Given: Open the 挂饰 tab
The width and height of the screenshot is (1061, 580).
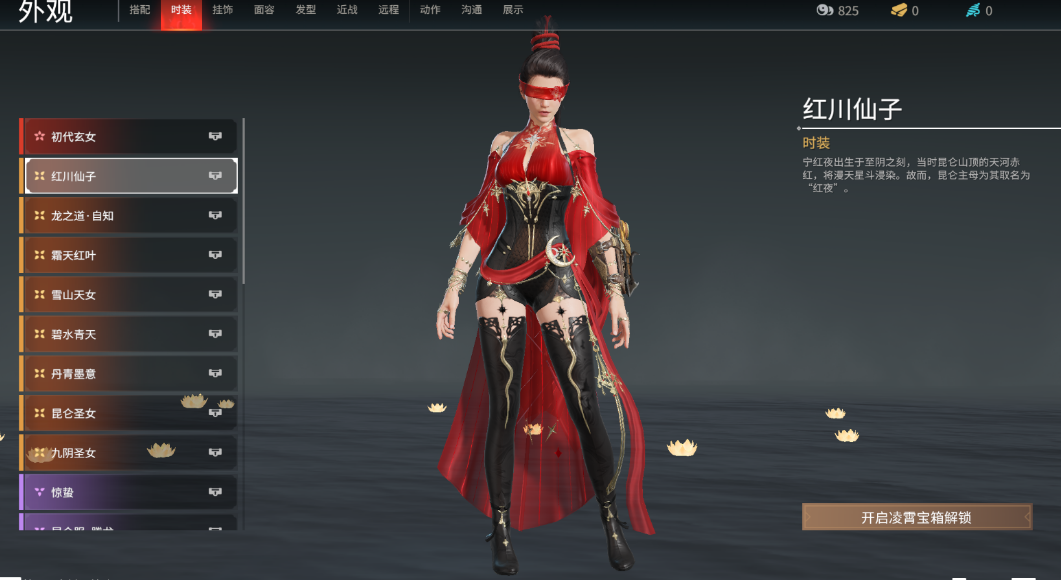Looking at the screenshot, I should pyautogui.click(x=222, y=10).
